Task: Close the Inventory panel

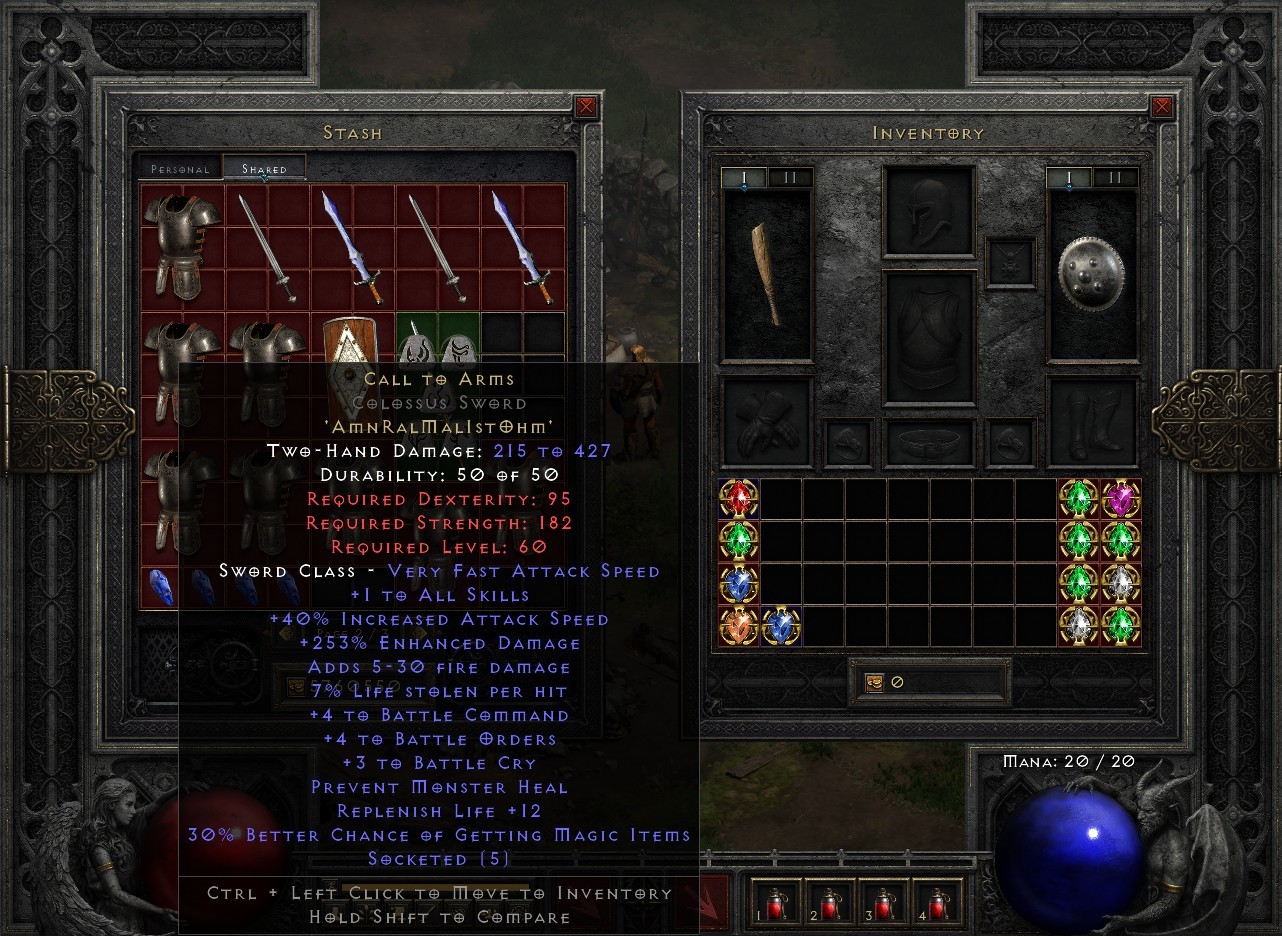Action: 1161,105
